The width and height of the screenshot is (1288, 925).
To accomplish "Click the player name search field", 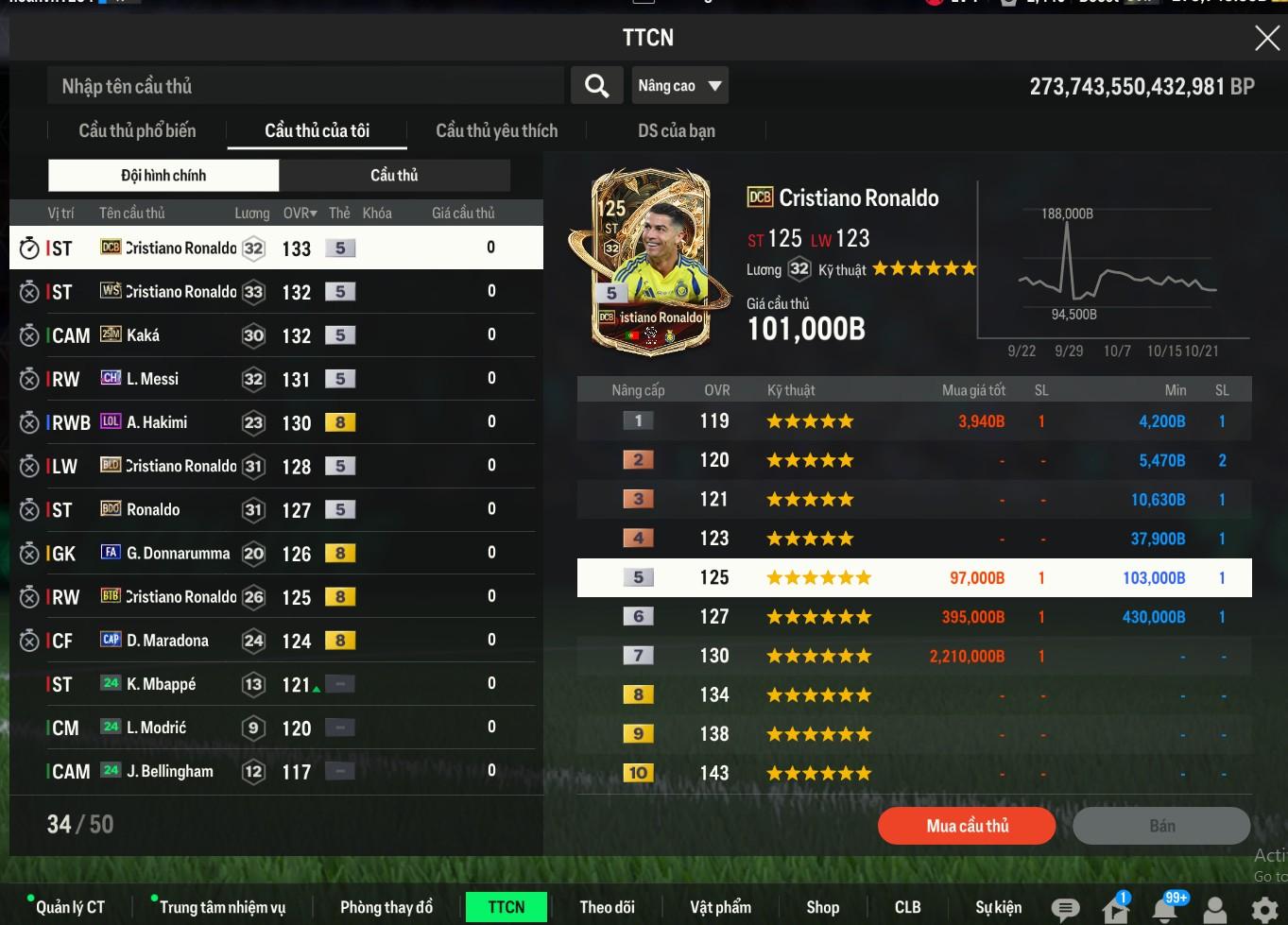I will click(x=304, y=86).
